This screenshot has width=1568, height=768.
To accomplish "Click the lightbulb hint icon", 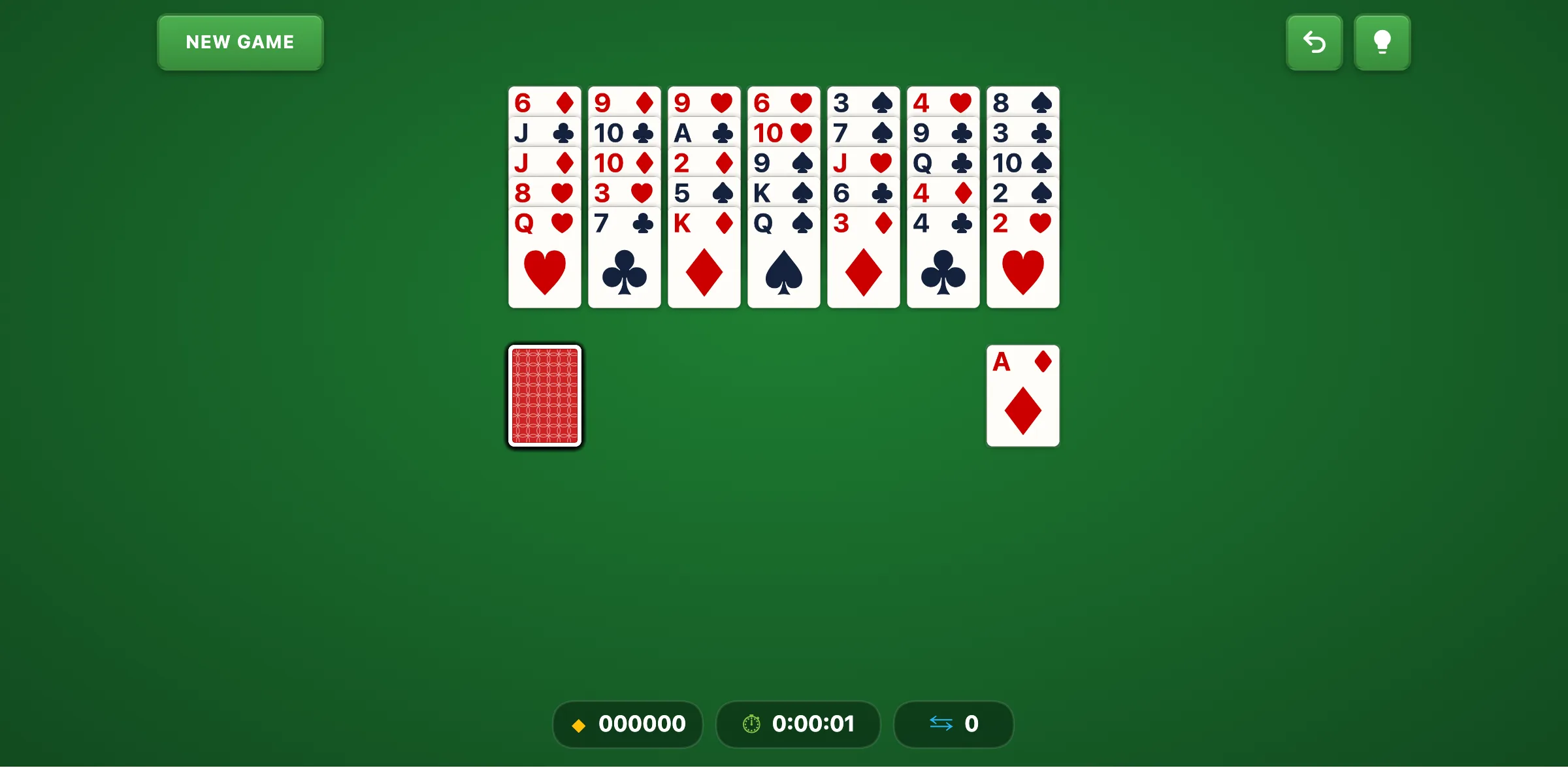I will [1382, 42].
